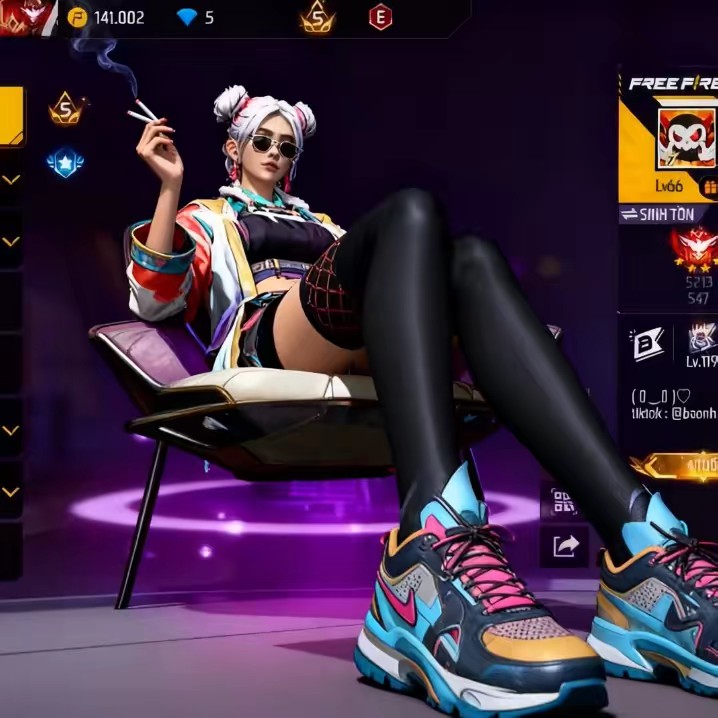The width and height of the screenshot is (718, 718).
Task: Tap the blue star badge
Action: [65, 162]
